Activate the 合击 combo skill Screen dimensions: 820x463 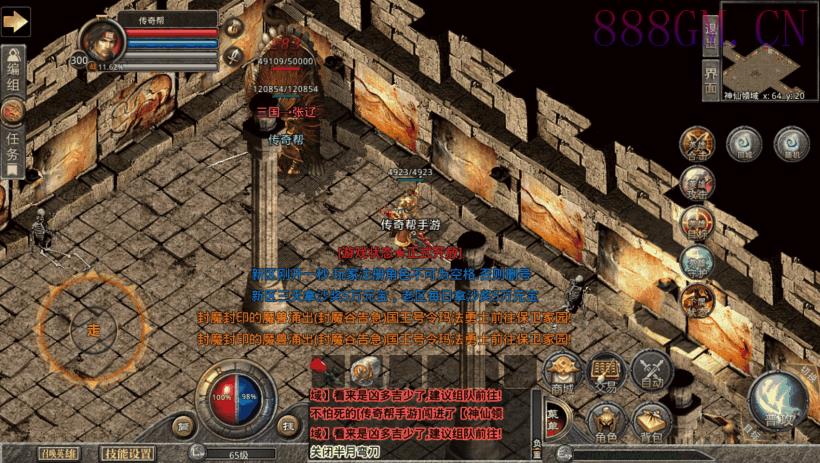(x=697, y=143)
